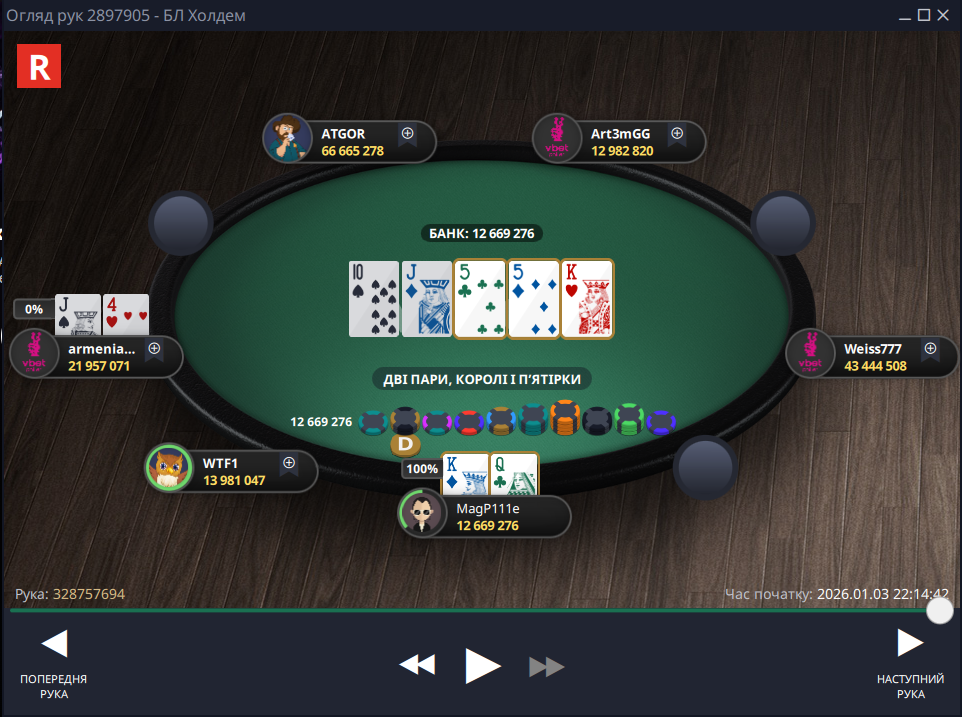Open MagP111e's player avatar

point(423,515)
